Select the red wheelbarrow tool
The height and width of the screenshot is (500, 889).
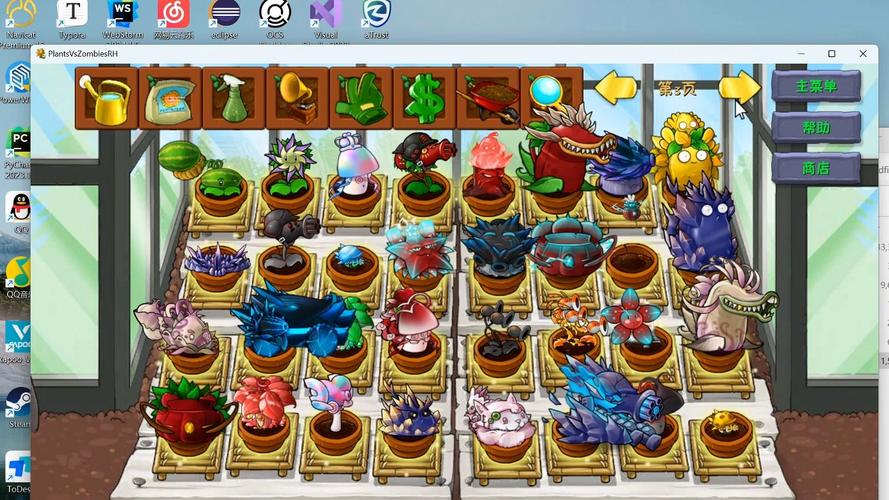coord(487,98)
